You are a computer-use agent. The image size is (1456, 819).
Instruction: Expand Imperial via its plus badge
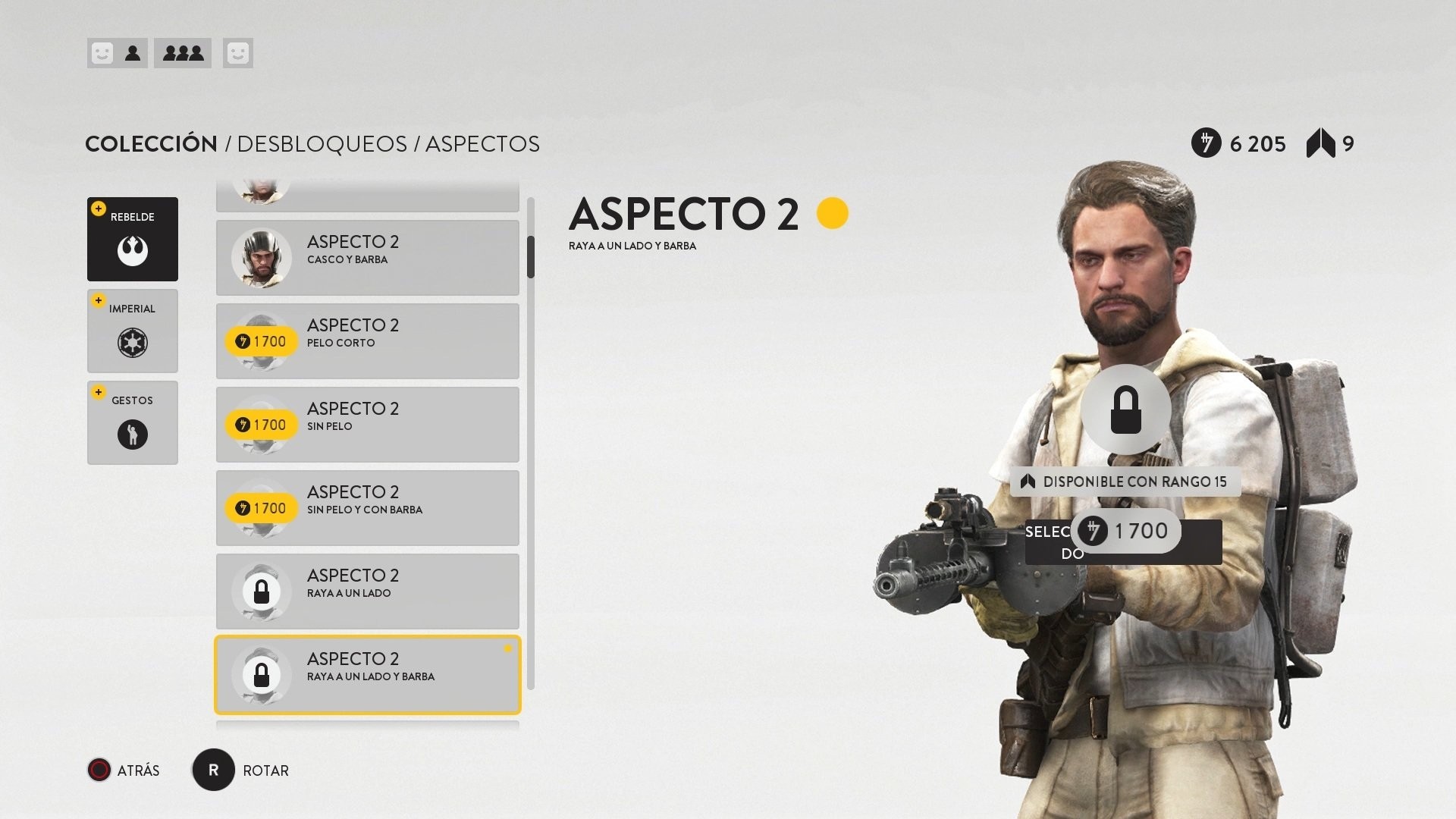pyautogui.click(x=98, y=300)
